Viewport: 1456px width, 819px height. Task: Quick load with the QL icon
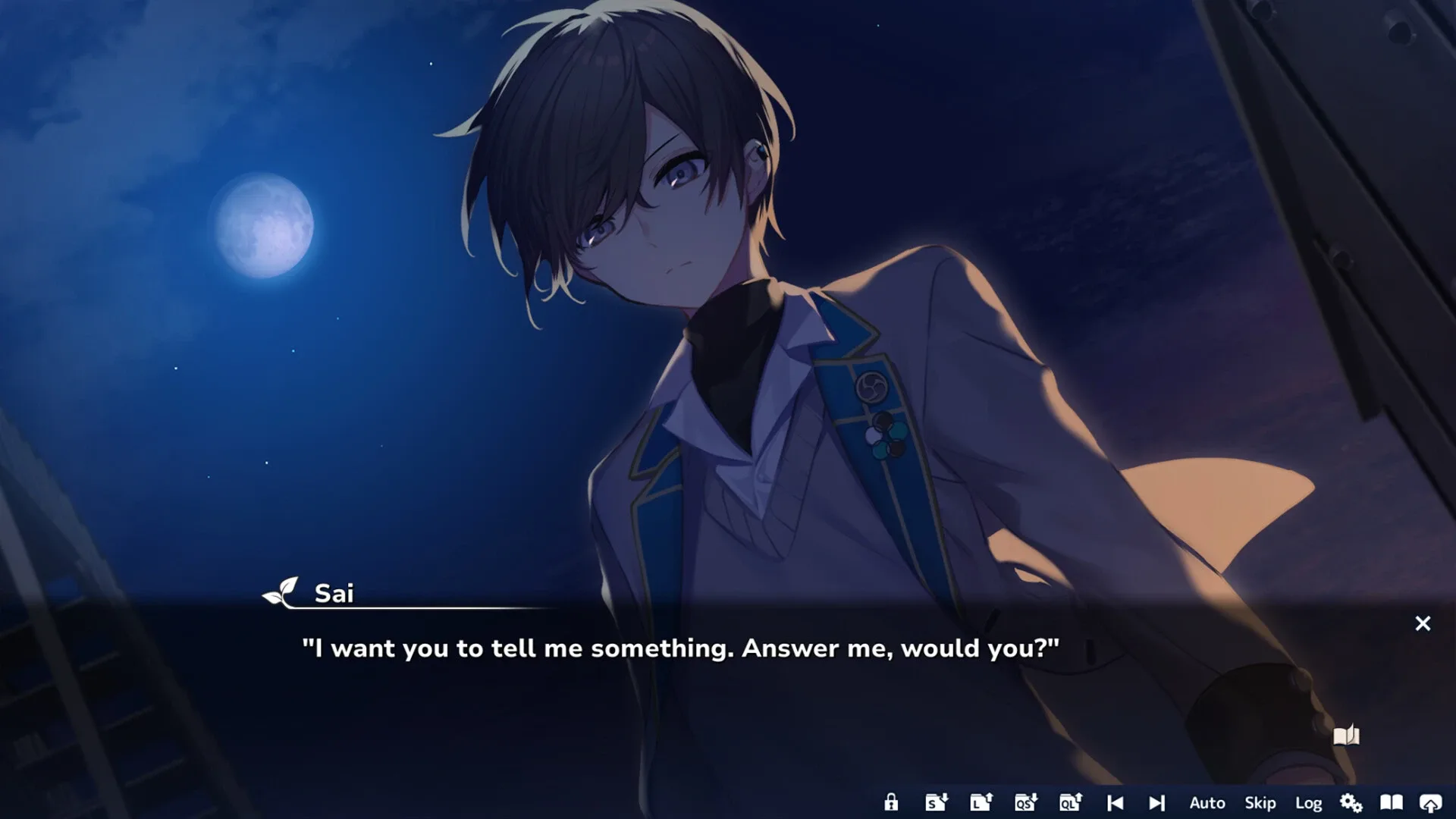1071,802
